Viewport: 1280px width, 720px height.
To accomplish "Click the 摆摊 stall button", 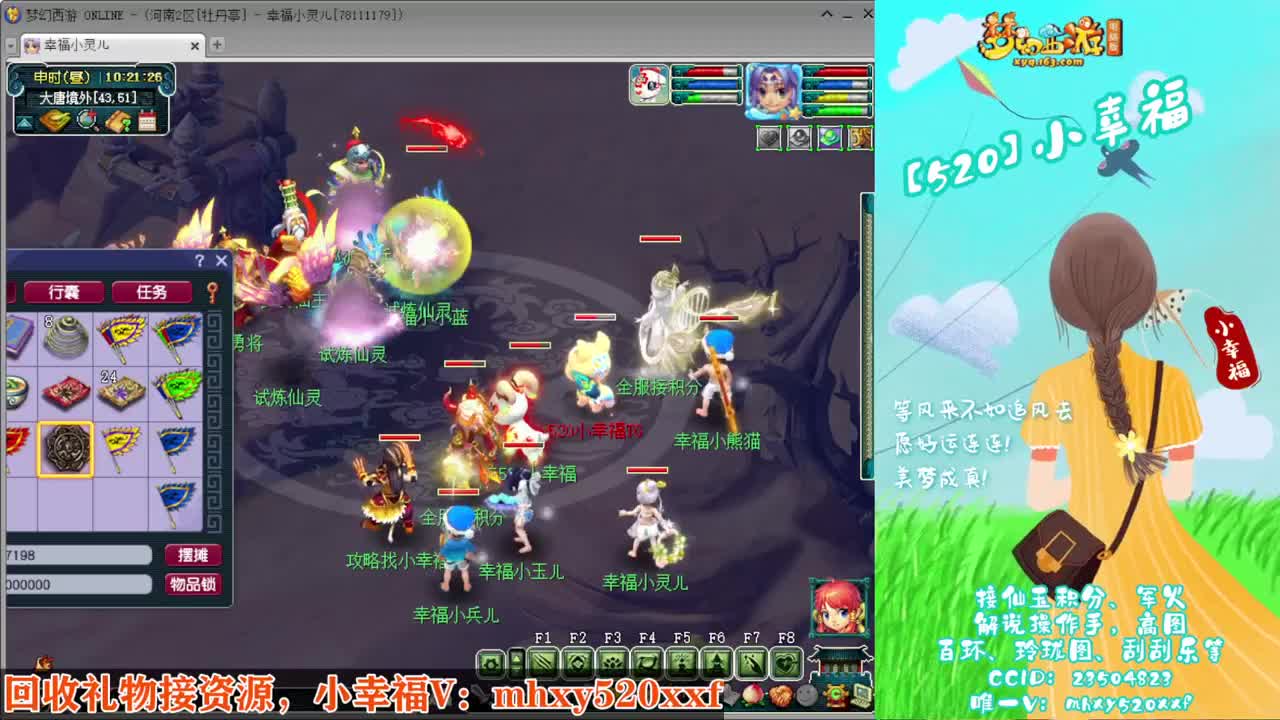I will [193, 555].
